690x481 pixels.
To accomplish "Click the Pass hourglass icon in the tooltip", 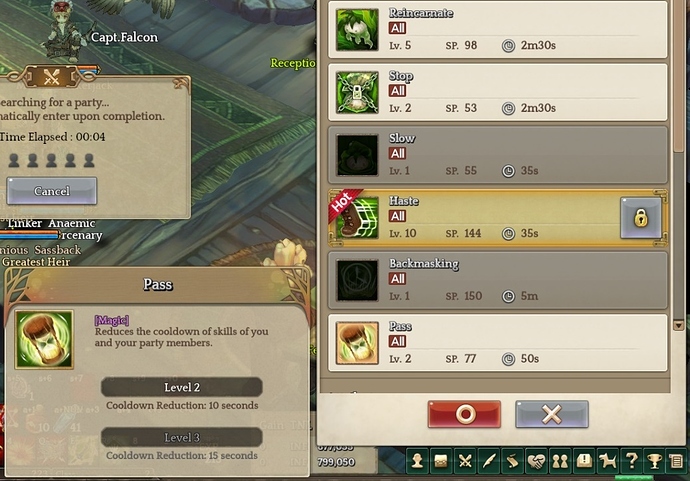I will tap(44, 339).
